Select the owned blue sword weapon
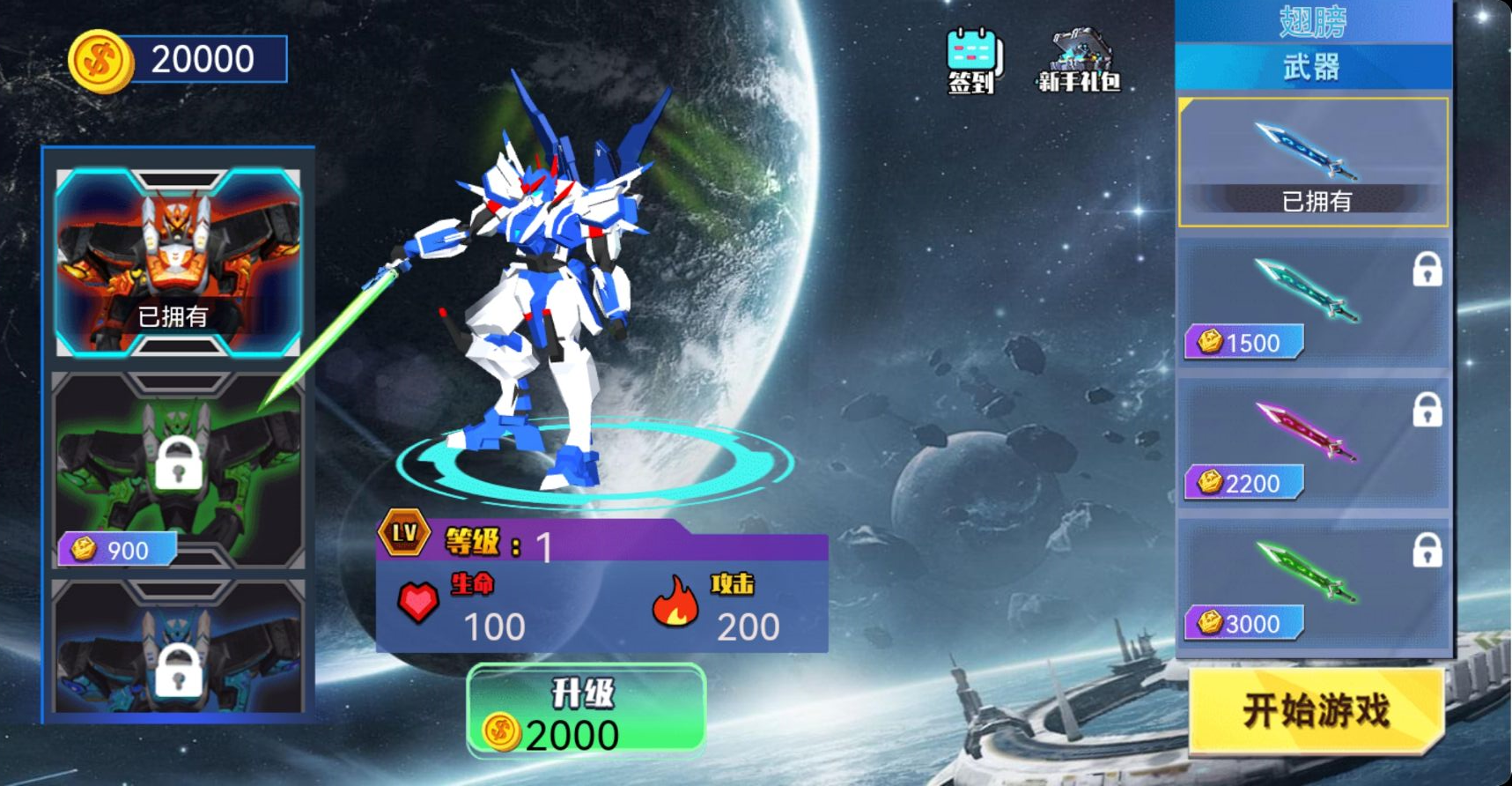This screenshot has height=786, width=1512. coord(1313,162)
